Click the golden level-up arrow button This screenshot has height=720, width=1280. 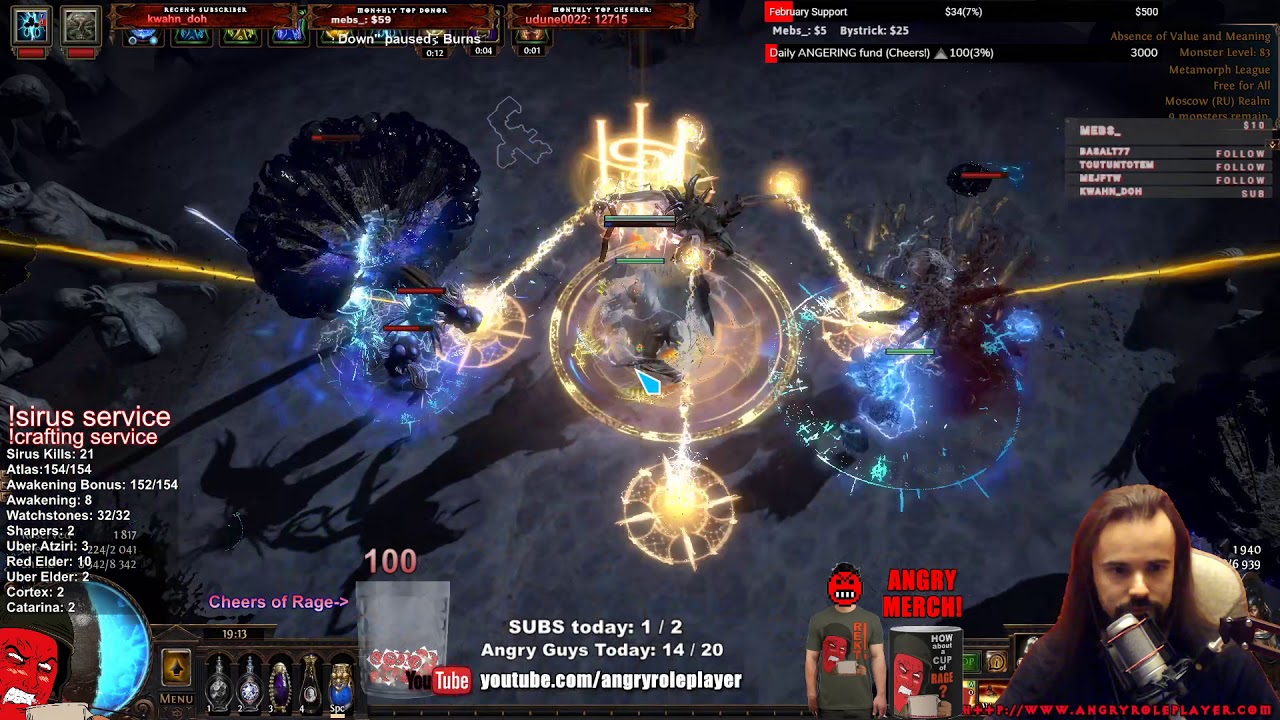[176, 668]
